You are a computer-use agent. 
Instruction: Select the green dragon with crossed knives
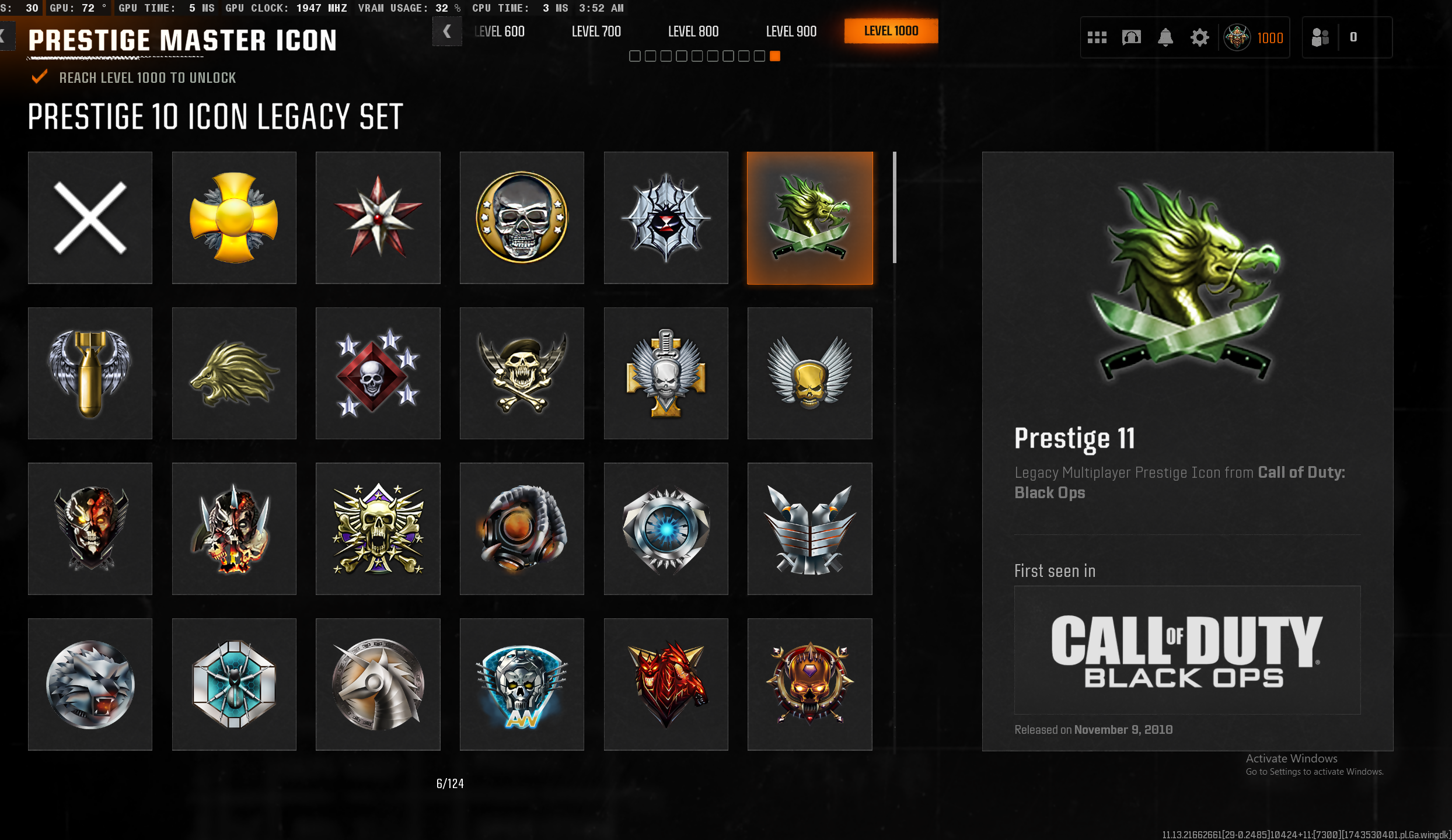pos(810,218)
